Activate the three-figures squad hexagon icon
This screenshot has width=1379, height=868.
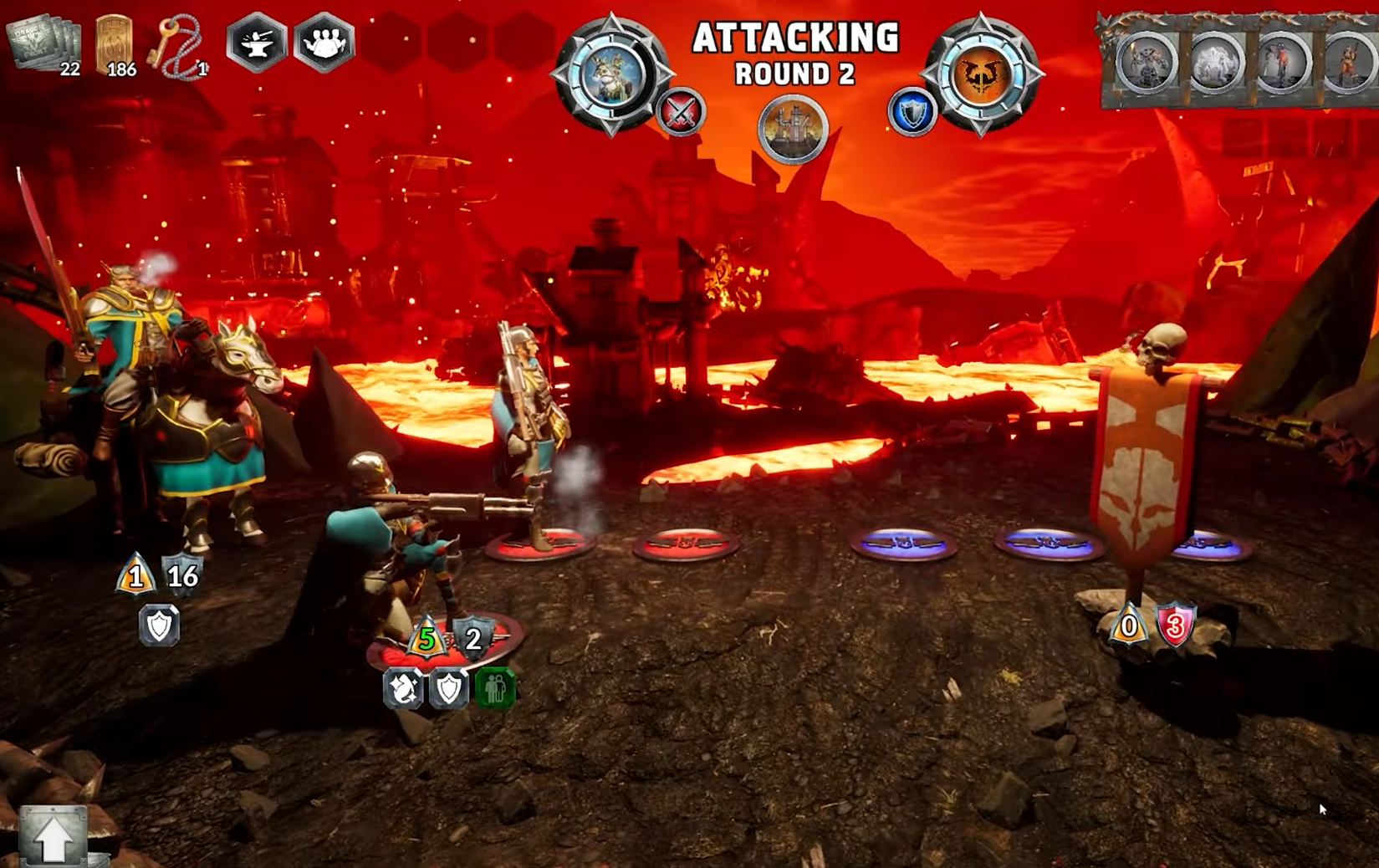pyautogui.click(x=324, y=41)
